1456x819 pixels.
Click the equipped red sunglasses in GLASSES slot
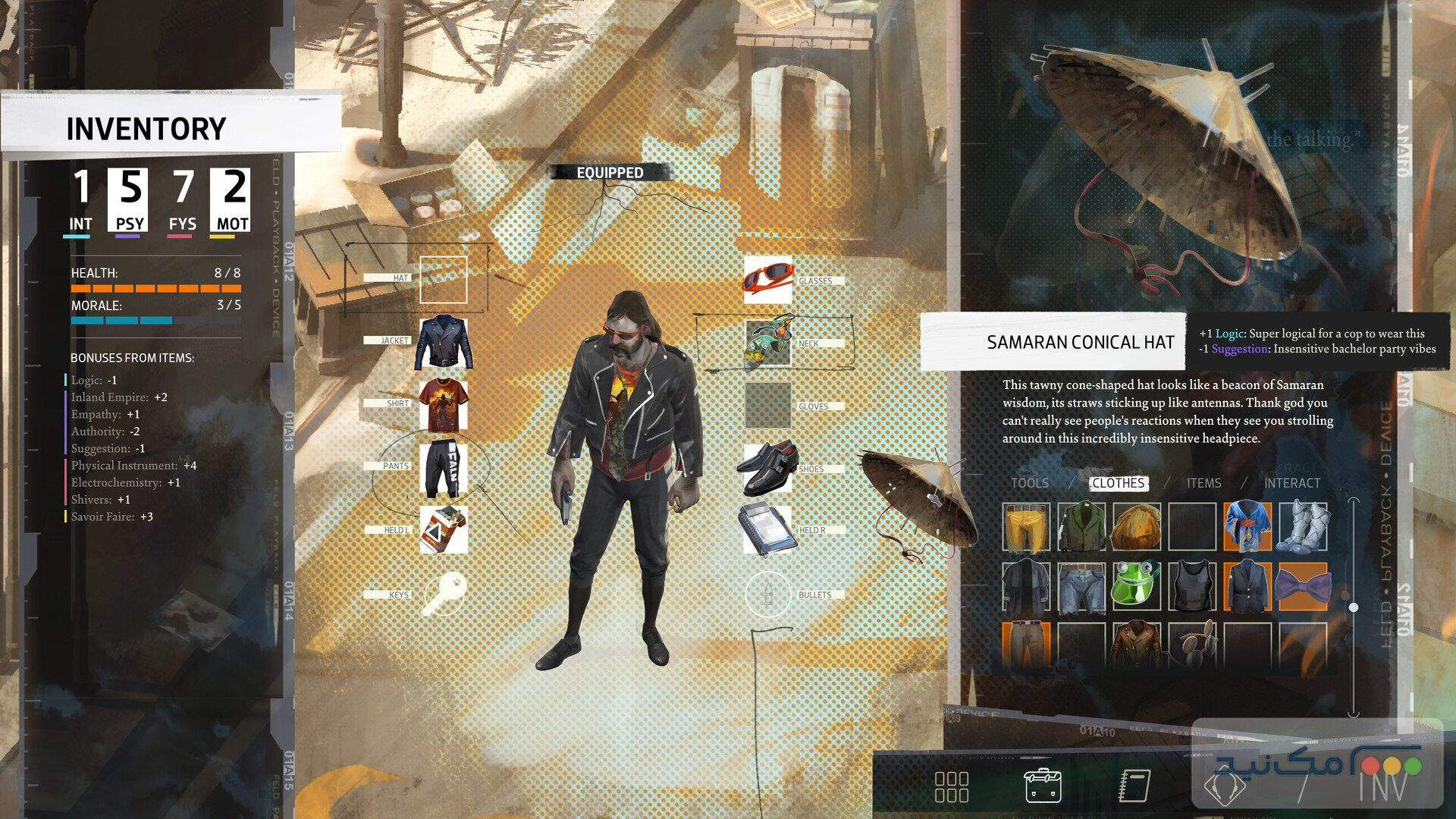(768, 280)
